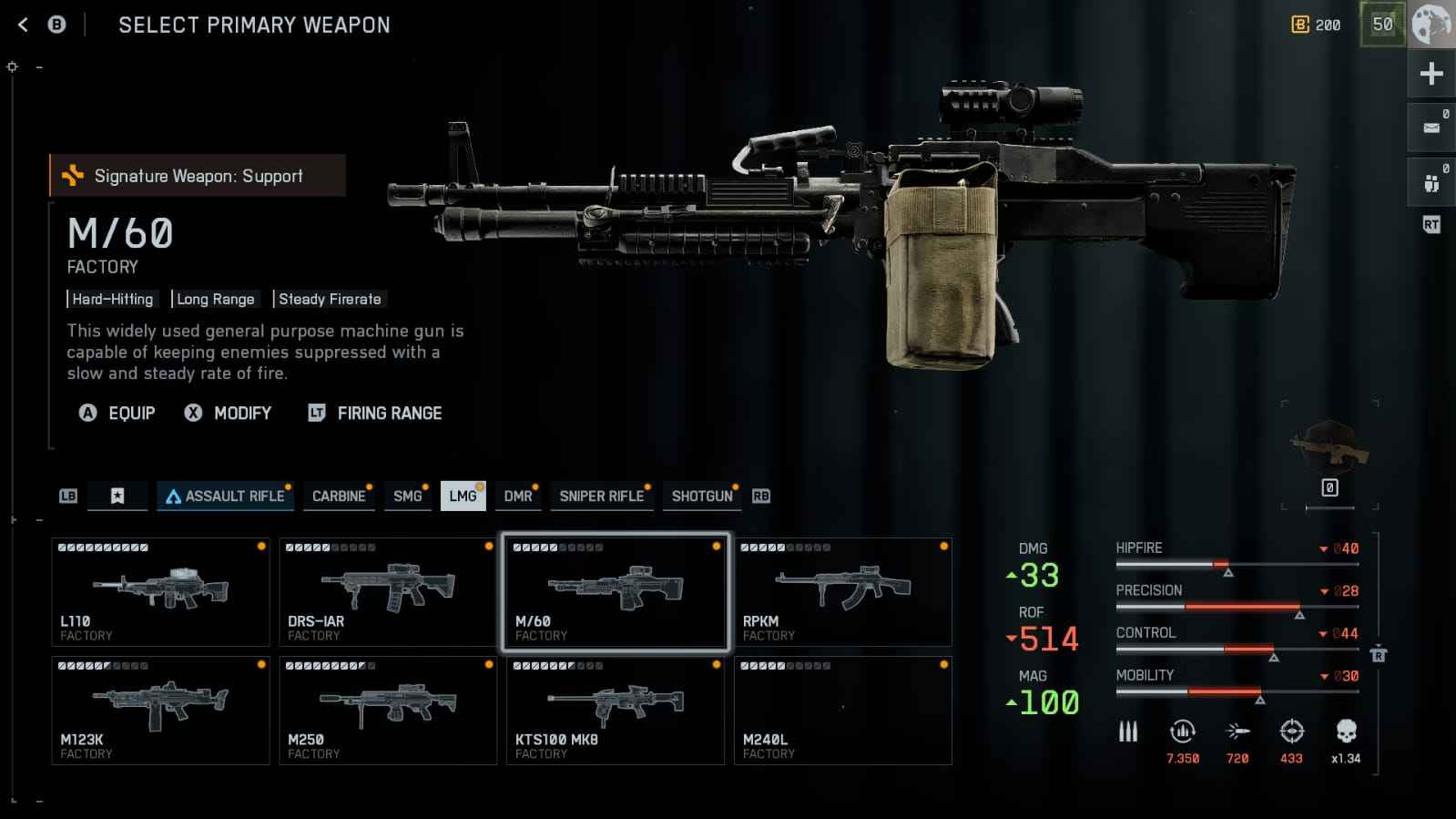Open the Firing Range
Screen dimensions: 1456x819
coord(375,413)
